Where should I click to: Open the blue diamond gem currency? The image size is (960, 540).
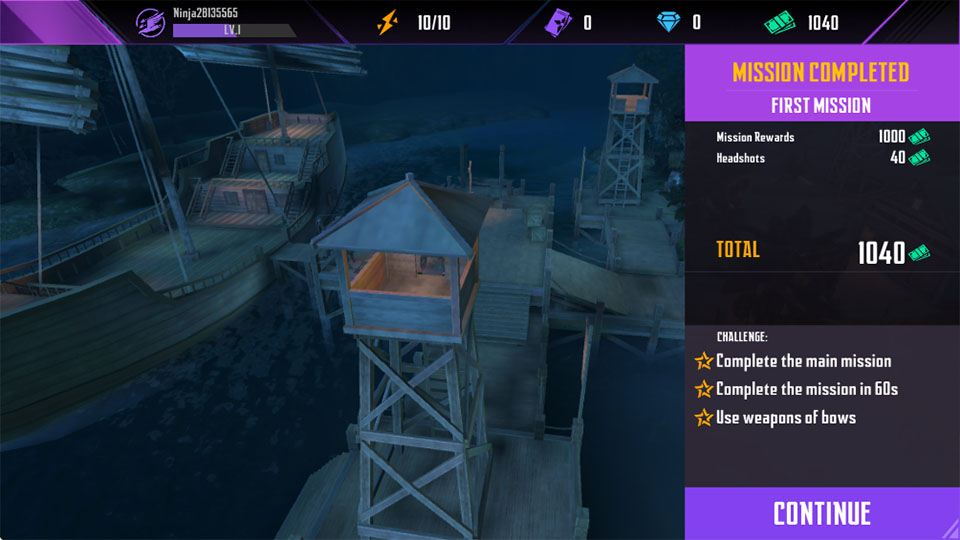(668, 22)
